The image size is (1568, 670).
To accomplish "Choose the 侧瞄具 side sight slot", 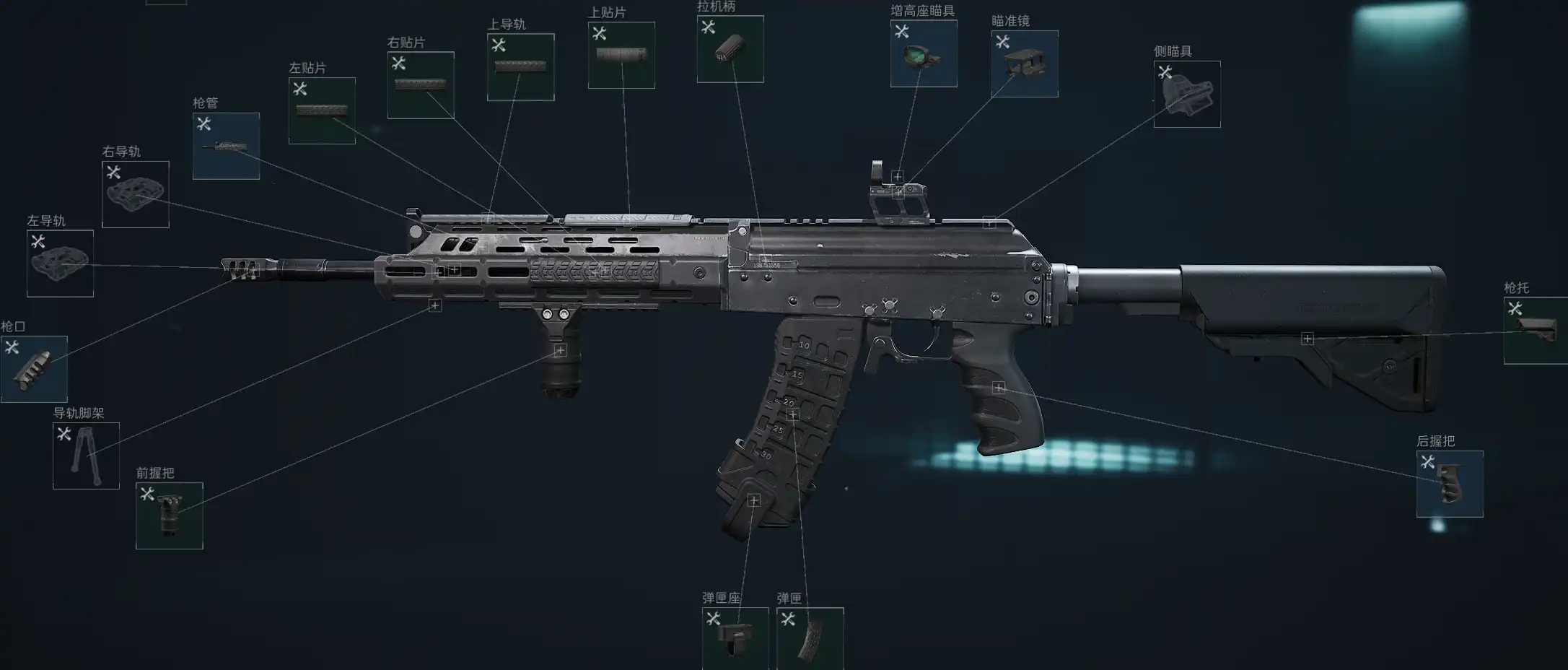I will 1187,94.
